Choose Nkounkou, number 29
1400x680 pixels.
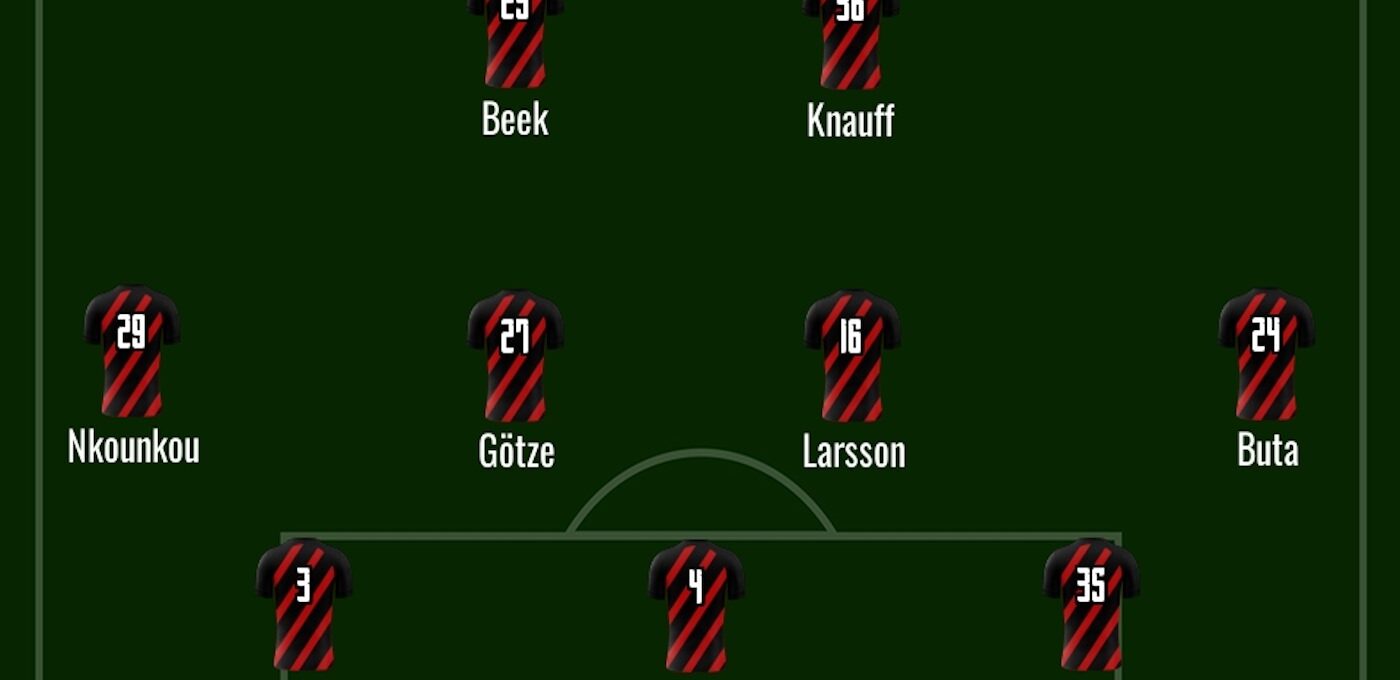(132, 352)
